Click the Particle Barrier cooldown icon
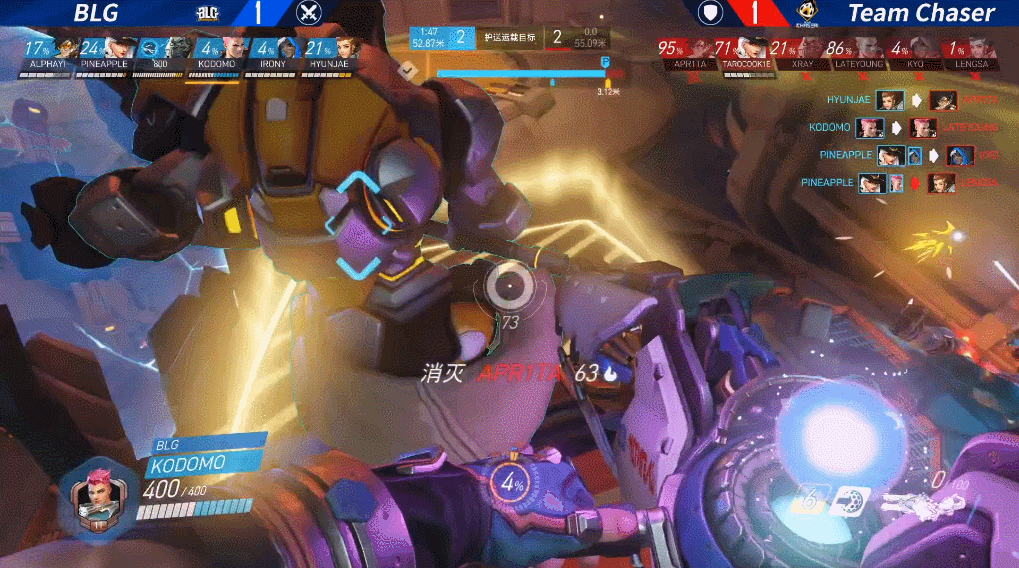Image resolution: width=1019 pixels, height=568 pixels. [808, 500]
